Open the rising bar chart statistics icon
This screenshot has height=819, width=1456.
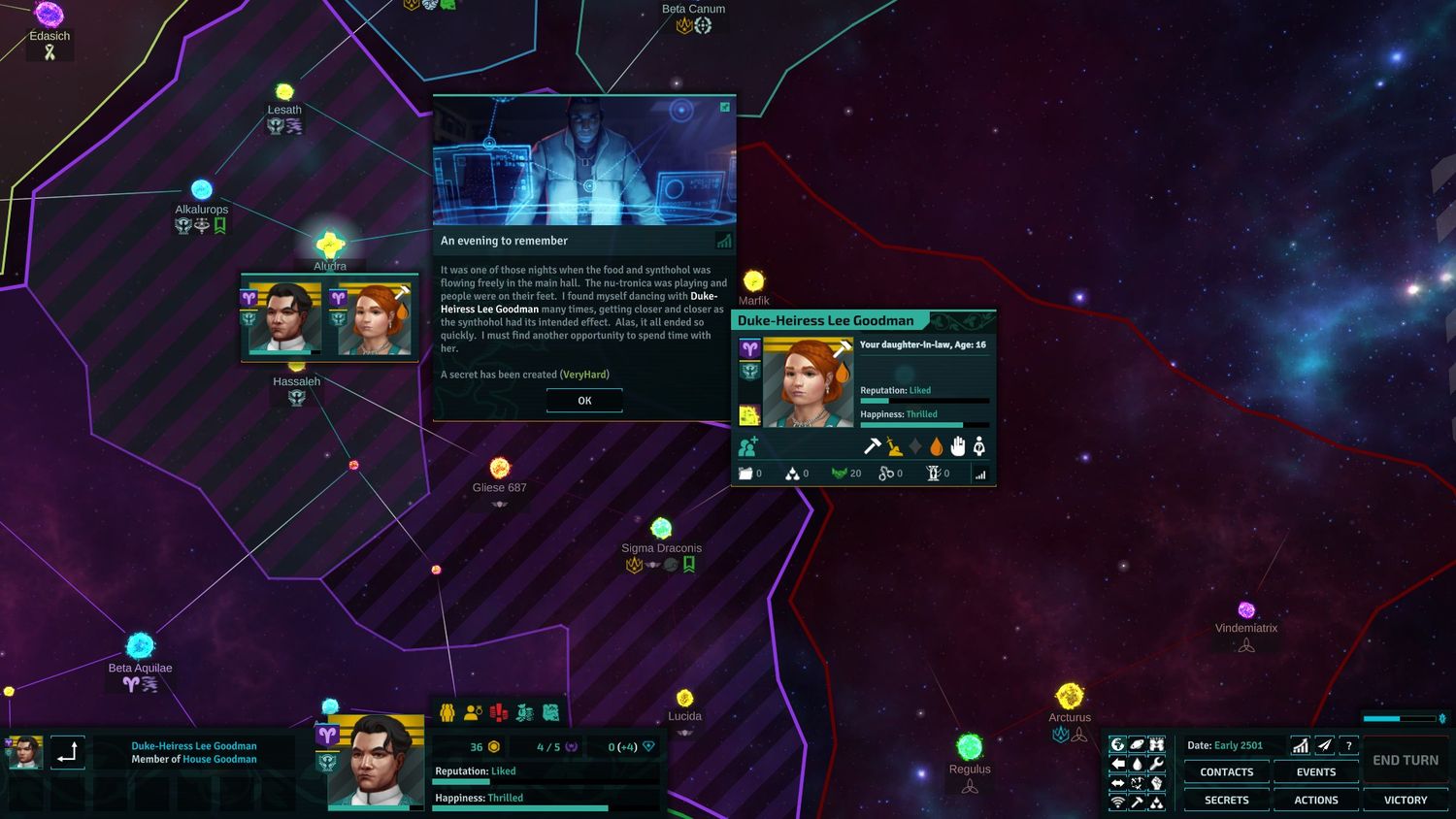point(1300,745)
